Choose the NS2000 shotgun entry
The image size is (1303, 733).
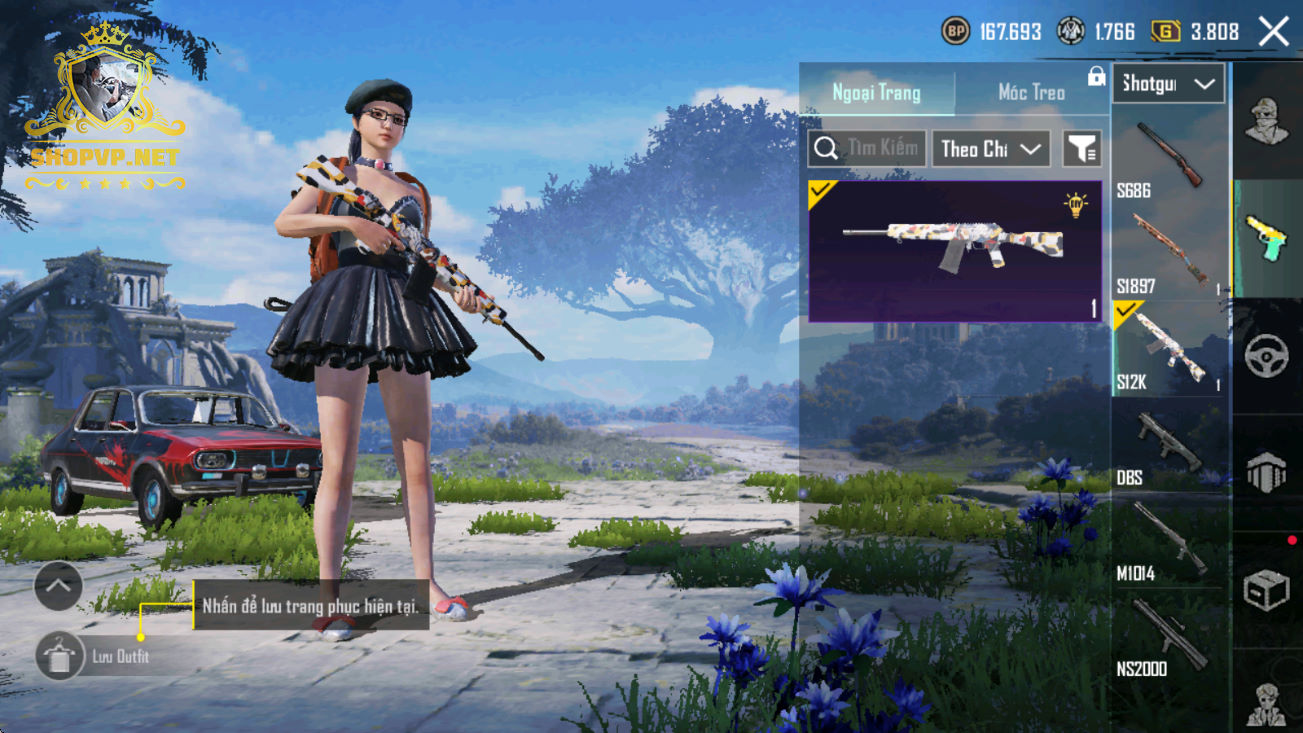pyautogui.click(x=1168, y=637)
